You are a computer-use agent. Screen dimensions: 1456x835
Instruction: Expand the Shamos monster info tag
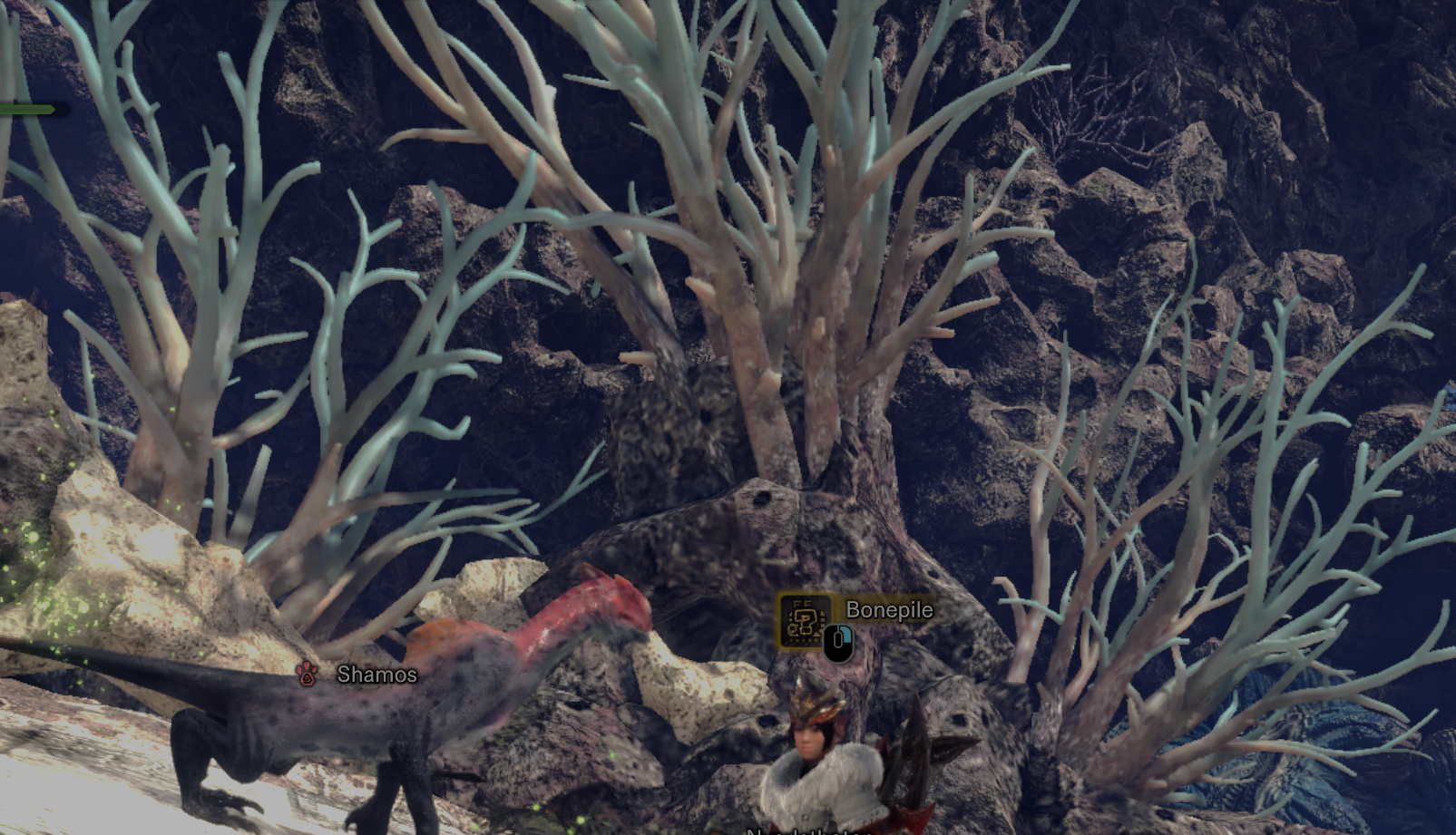pos(358,675)
